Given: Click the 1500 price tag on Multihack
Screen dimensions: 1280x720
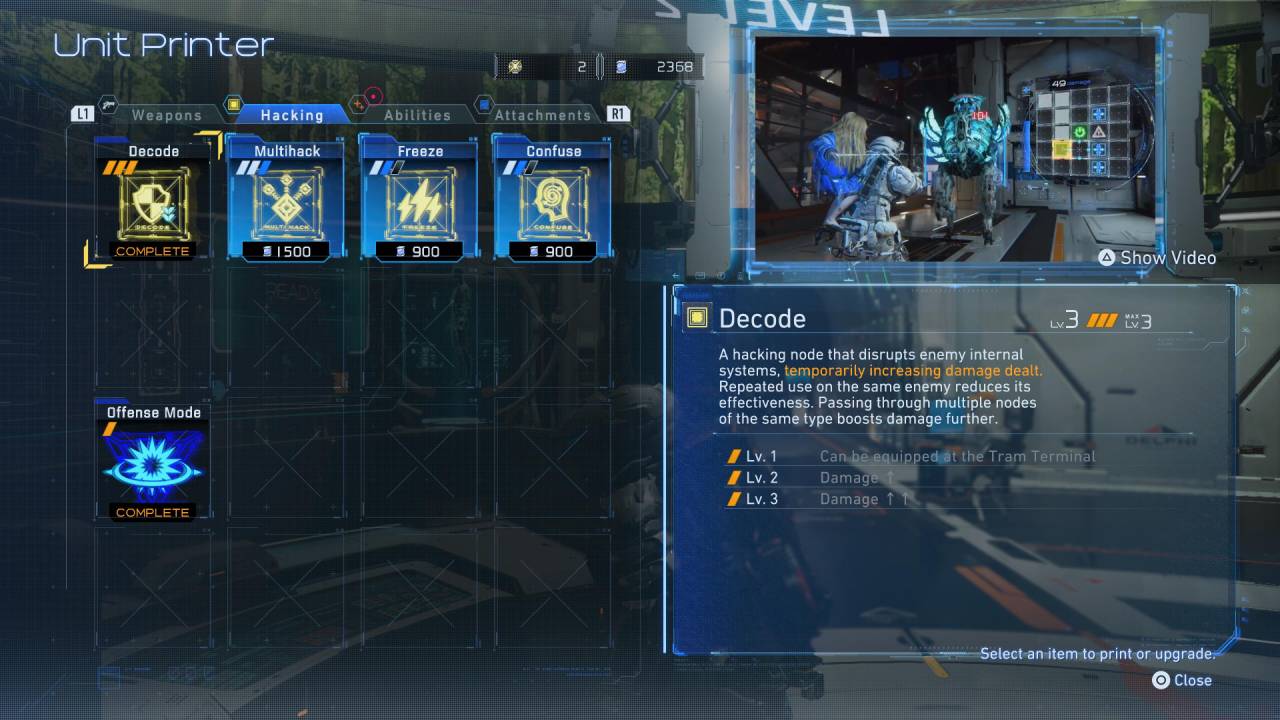Looking at the screenshot, I should (285, 251).
